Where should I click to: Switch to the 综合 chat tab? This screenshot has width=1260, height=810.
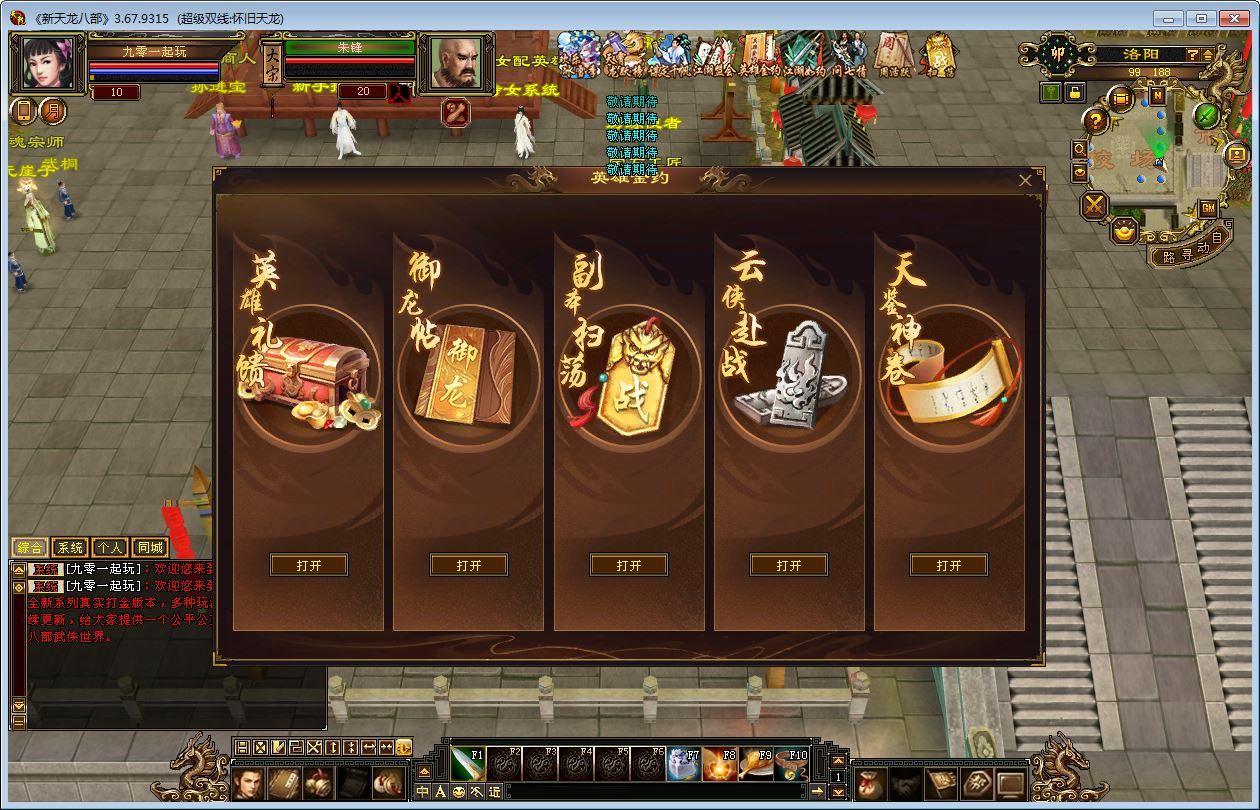click(30, 548)
